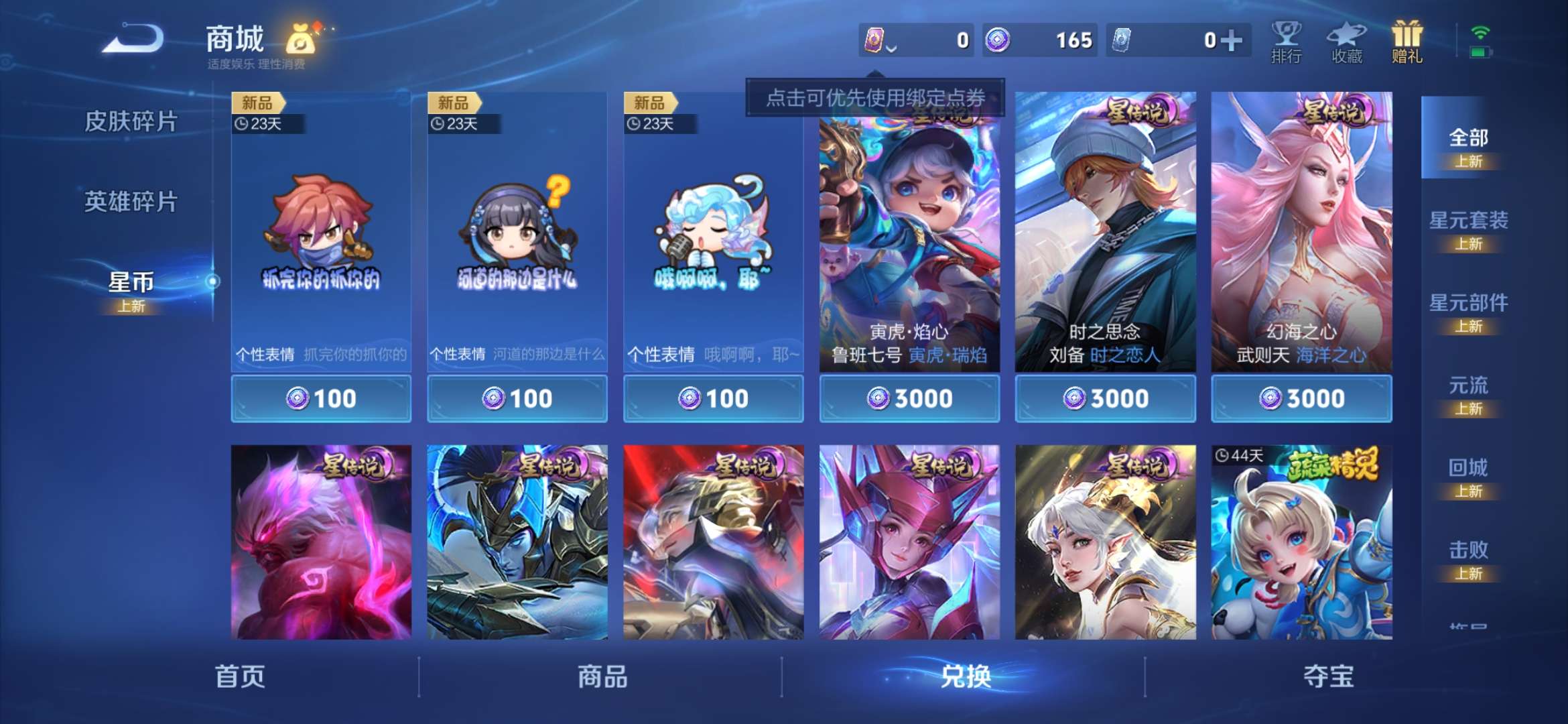Click the star coin icon showing 165
This screenshot has height=724, width=1568.
(x=998, y=40)
